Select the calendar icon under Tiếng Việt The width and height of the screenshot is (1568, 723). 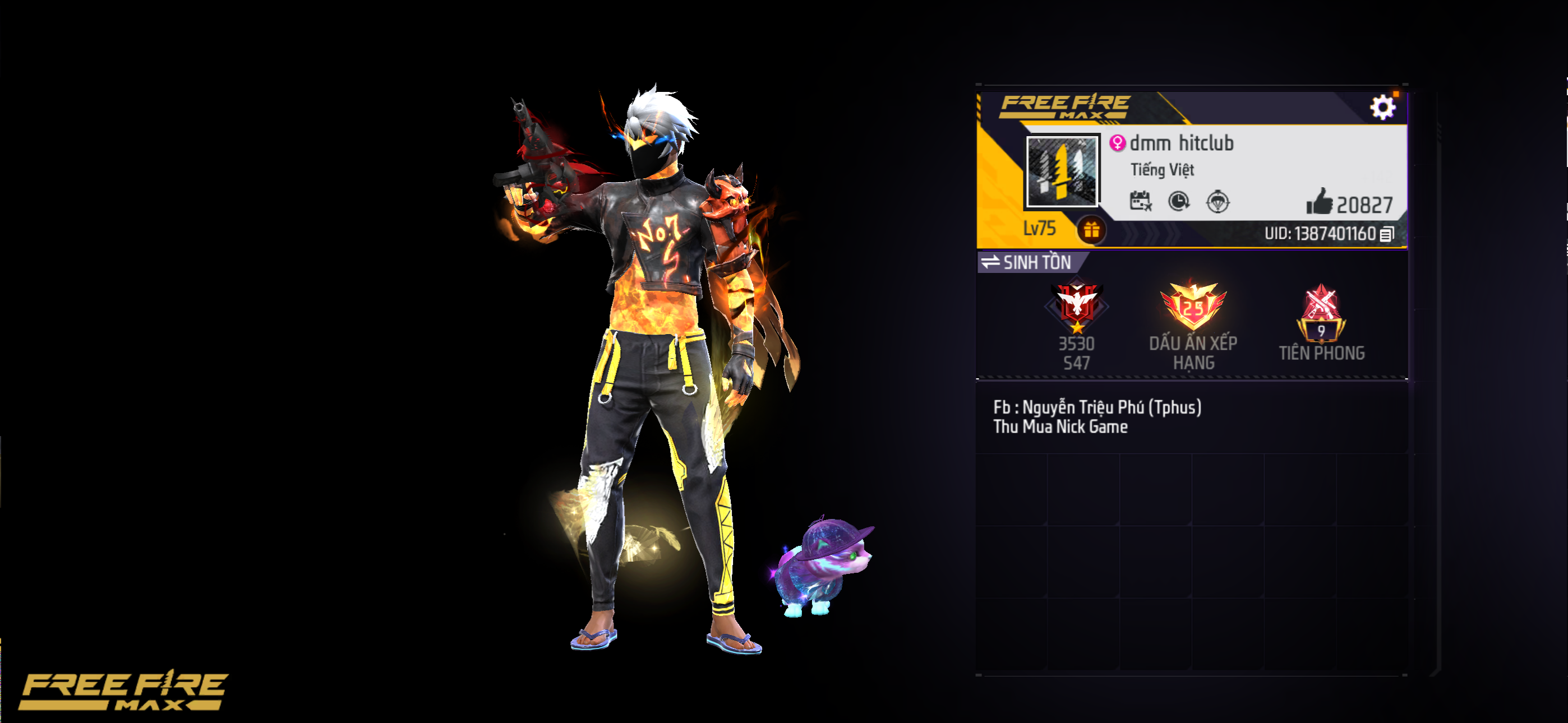click(x=1140, y=201)
